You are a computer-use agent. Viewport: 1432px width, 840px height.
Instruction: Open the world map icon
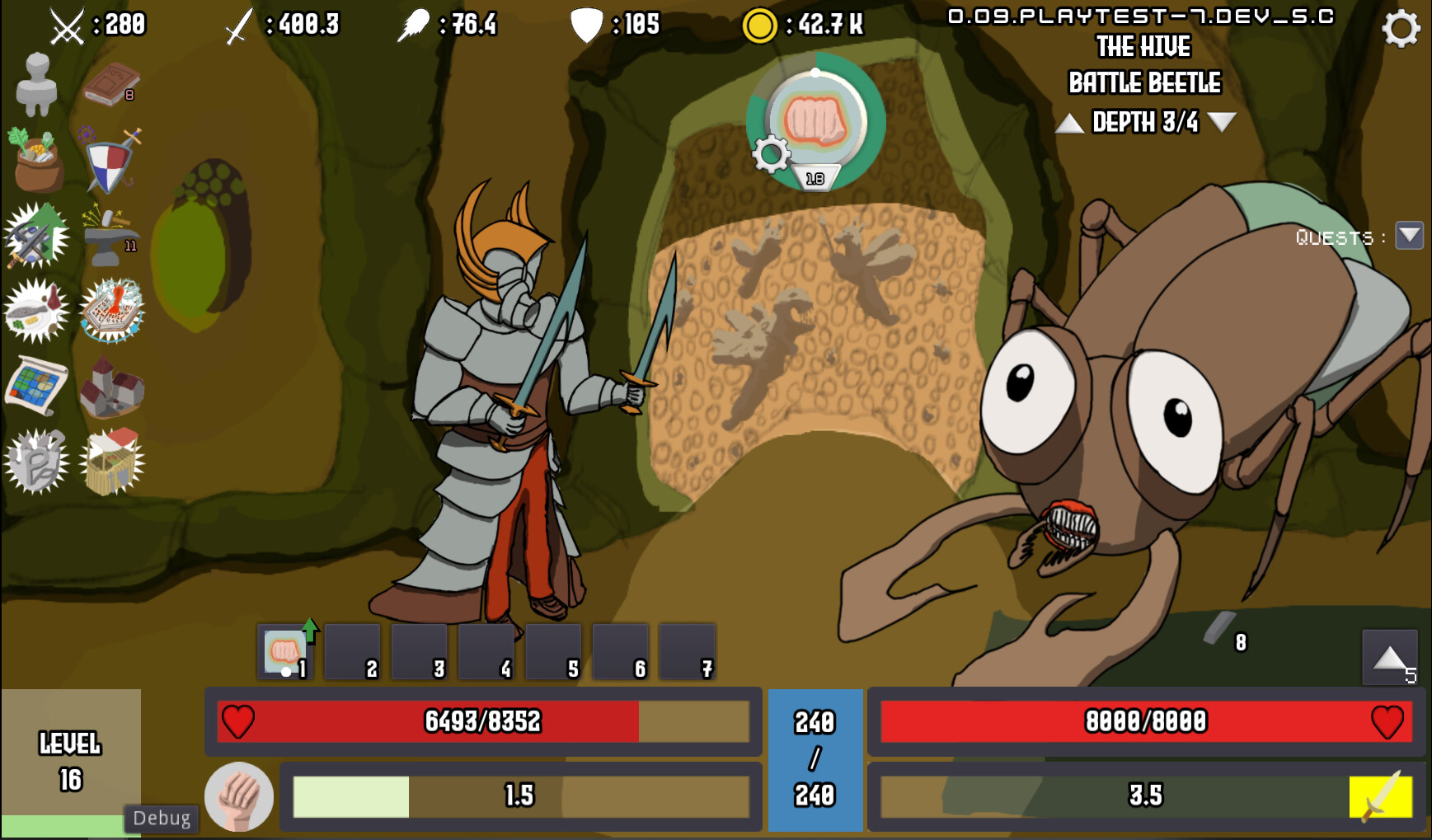[x=35, y=386]
